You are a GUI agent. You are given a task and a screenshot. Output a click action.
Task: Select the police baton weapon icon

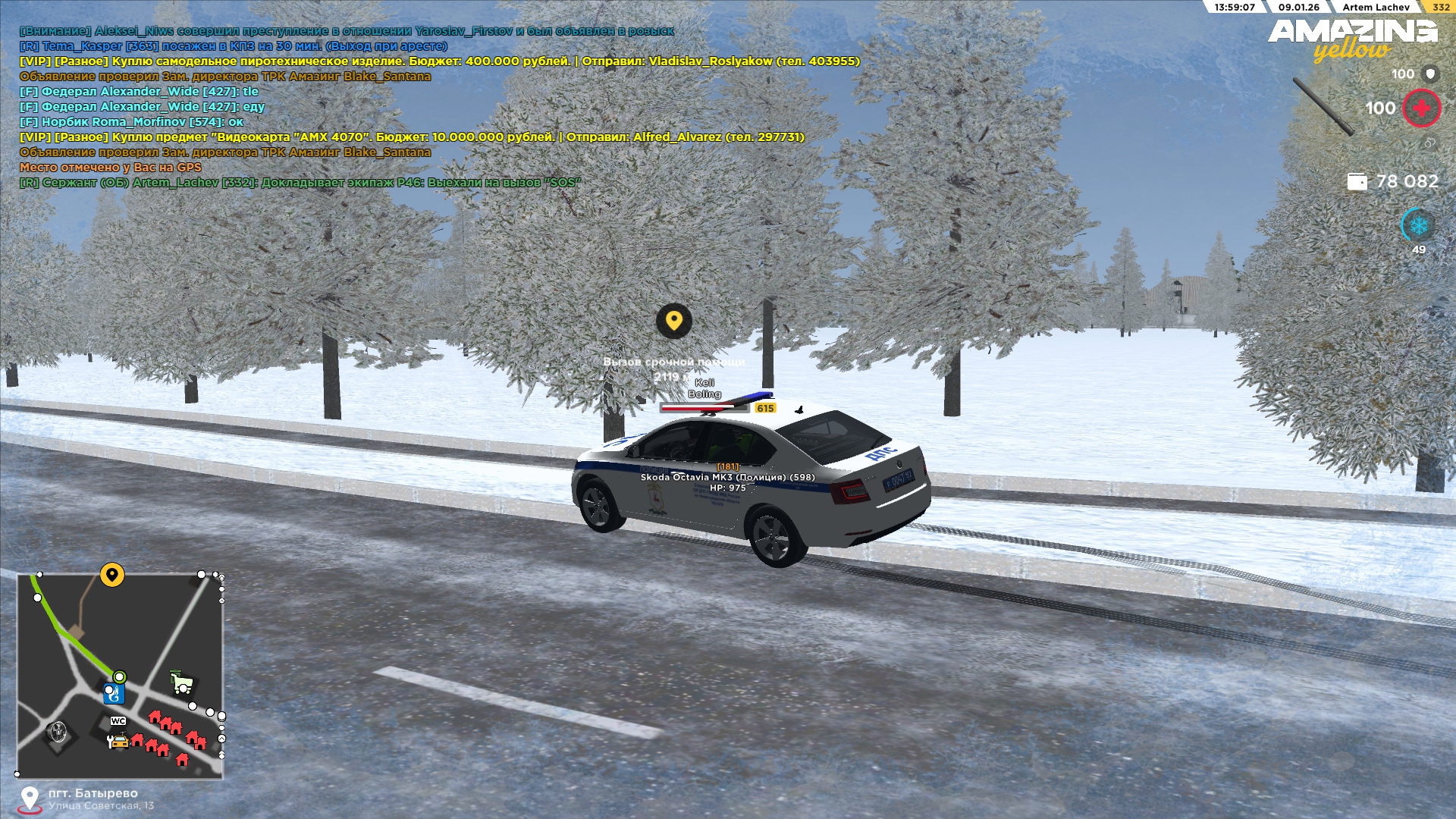pyautogui.click(x=1323, y=106)
